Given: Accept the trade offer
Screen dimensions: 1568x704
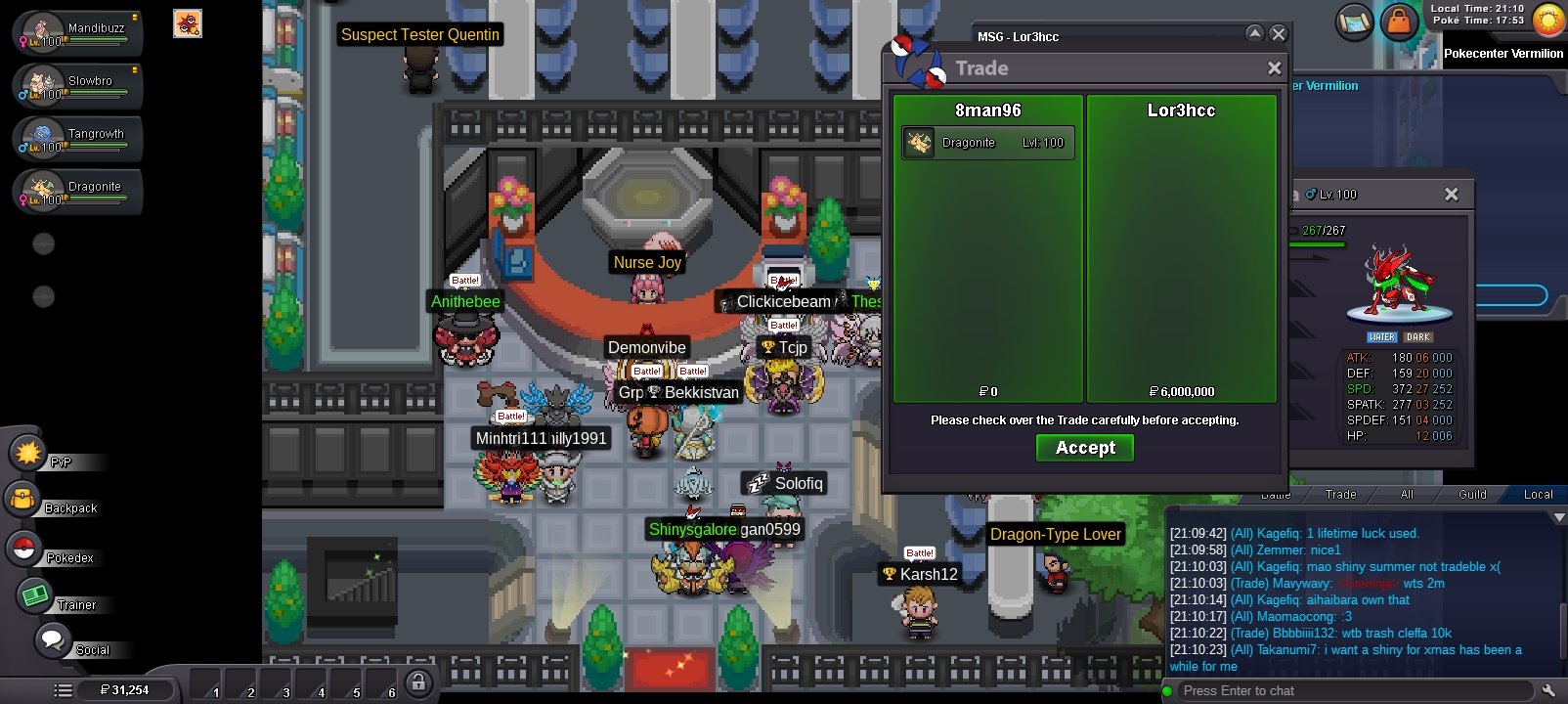Looking at the screenshot, I should coord(1084,448).
